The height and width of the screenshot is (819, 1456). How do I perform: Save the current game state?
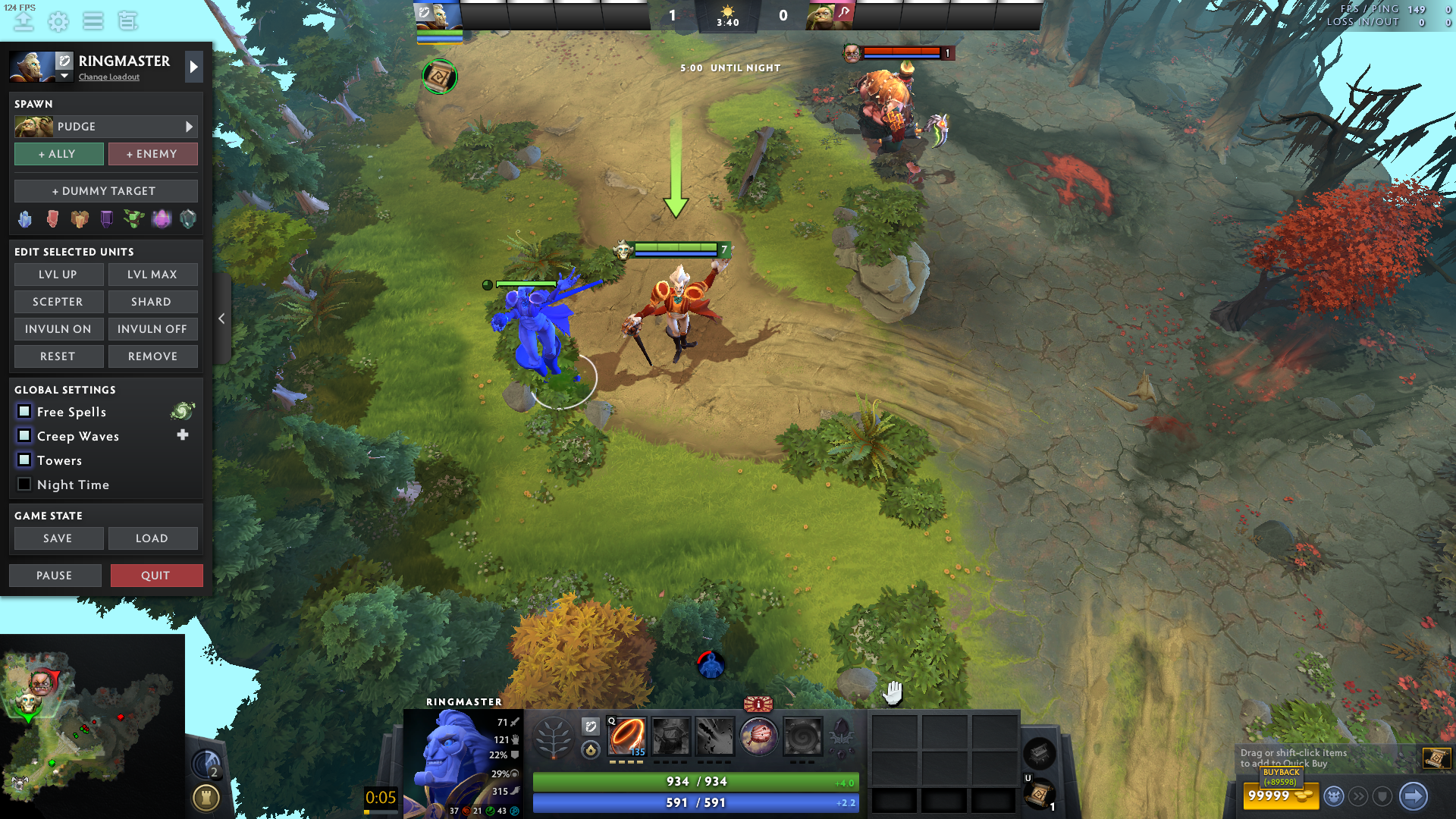tap(58, 538)
